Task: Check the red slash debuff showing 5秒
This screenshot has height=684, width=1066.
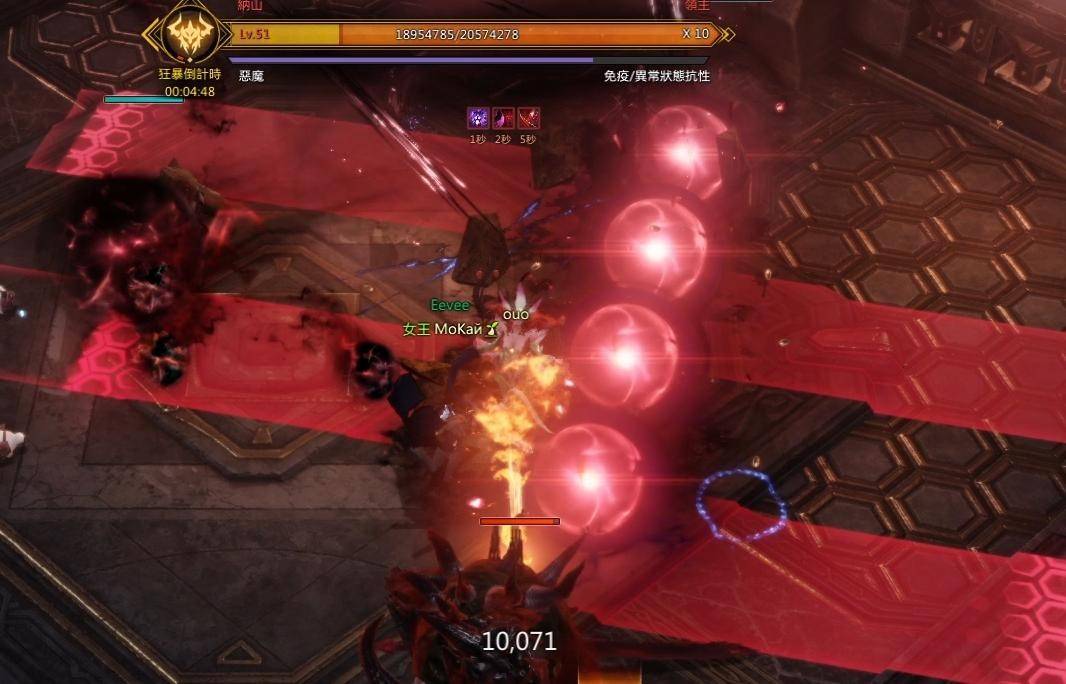Action: pyautogui.click(x=528, y=119)
